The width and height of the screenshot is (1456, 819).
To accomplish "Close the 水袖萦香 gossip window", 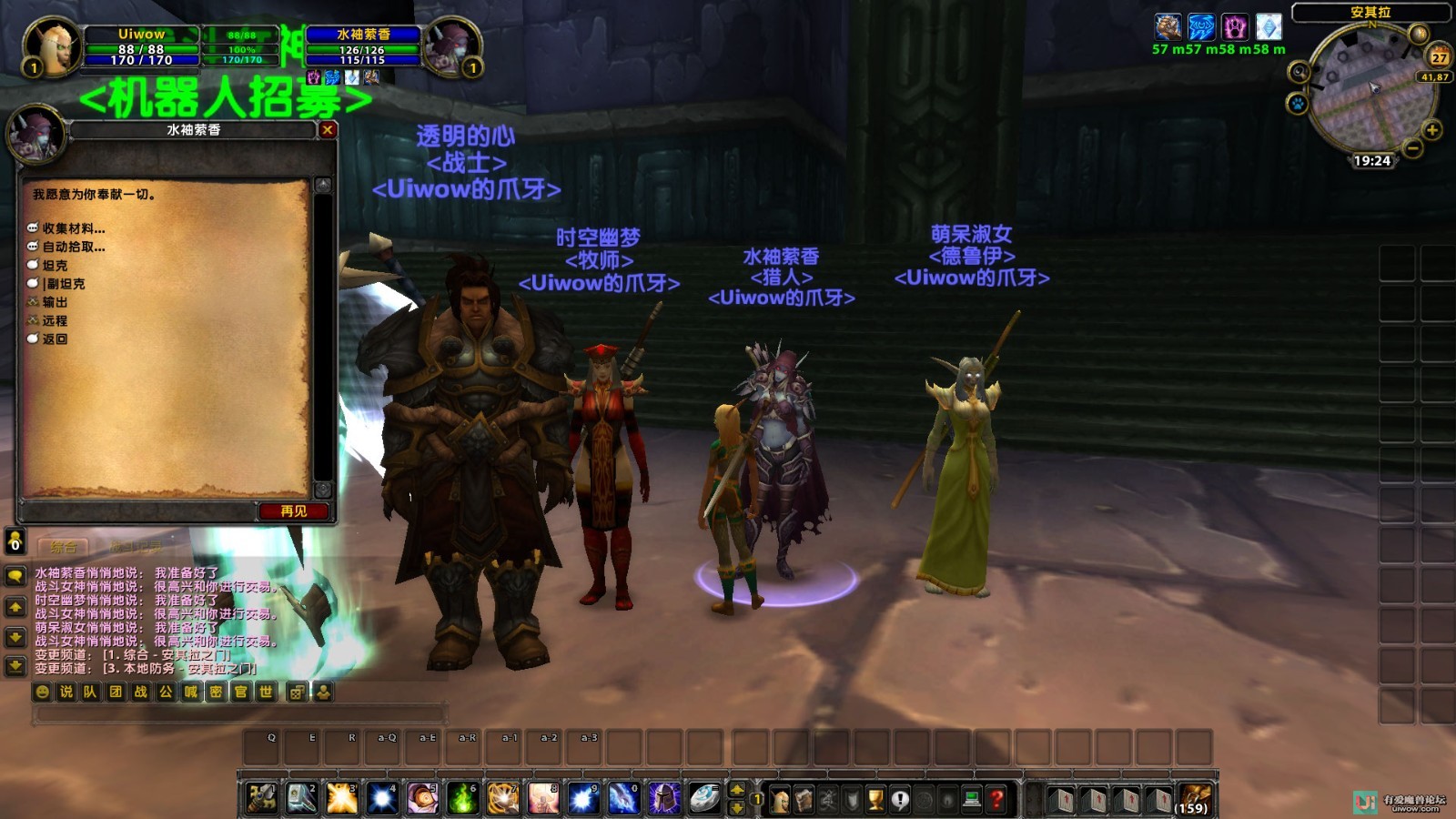I will point(328,130).
